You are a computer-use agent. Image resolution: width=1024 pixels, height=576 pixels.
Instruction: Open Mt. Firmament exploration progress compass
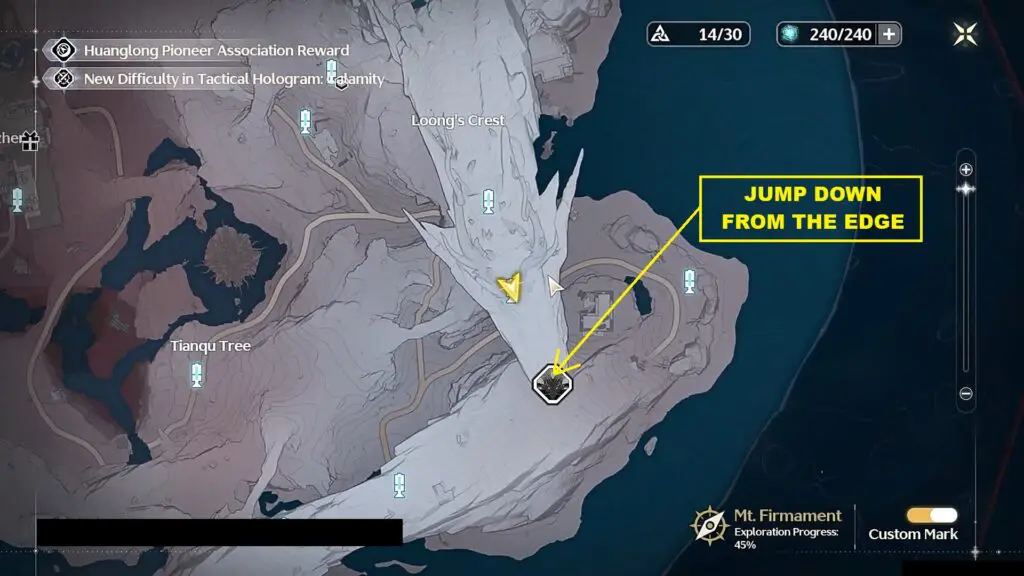(x=708, y=524)
